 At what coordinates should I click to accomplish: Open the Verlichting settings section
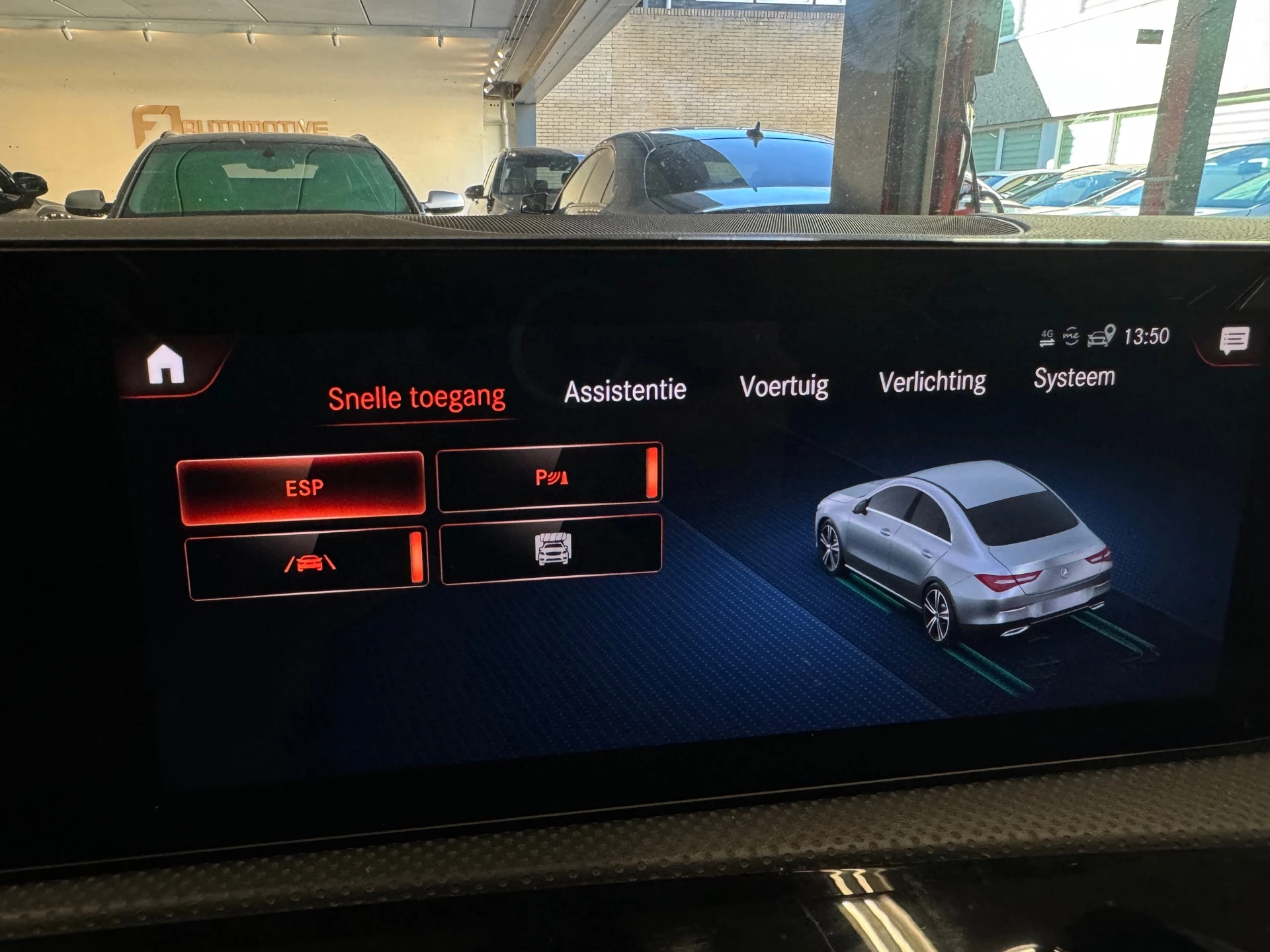coord(932,381)
